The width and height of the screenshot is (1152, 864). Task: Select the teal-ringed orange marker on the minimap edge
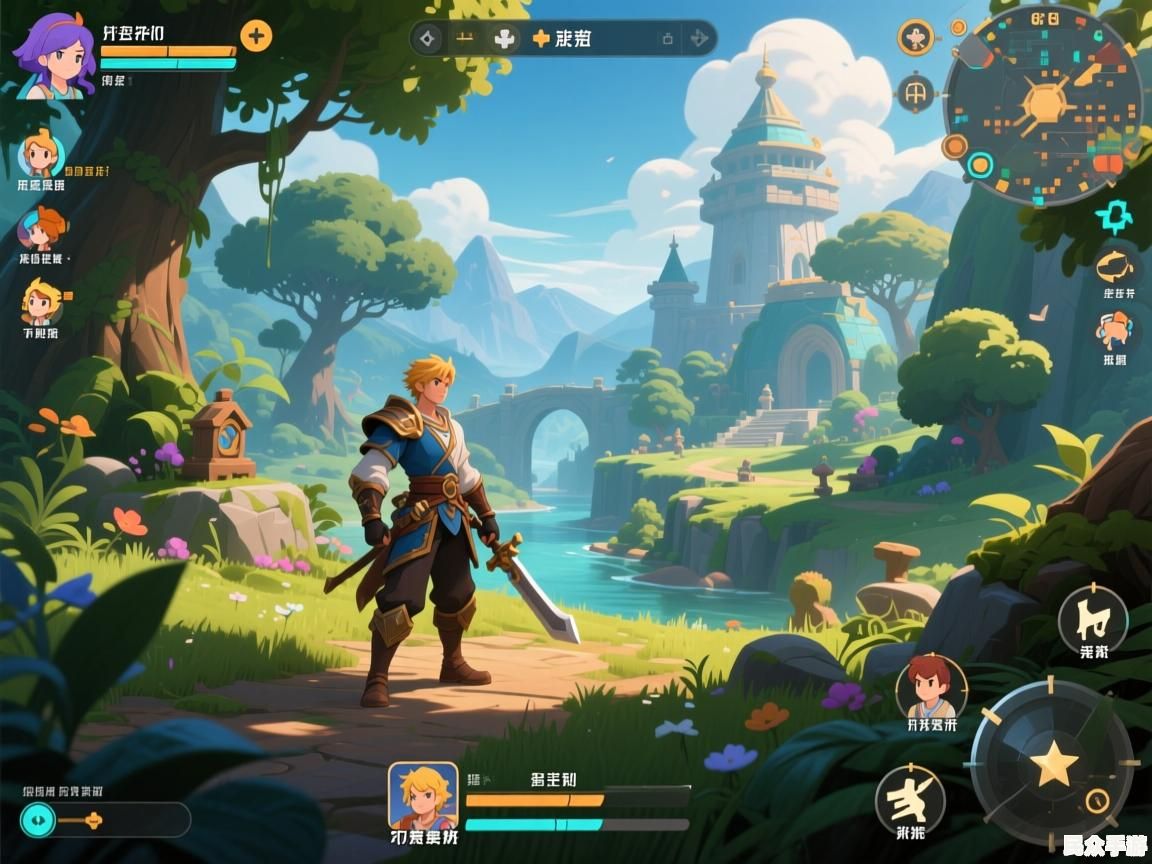[980, 165]
